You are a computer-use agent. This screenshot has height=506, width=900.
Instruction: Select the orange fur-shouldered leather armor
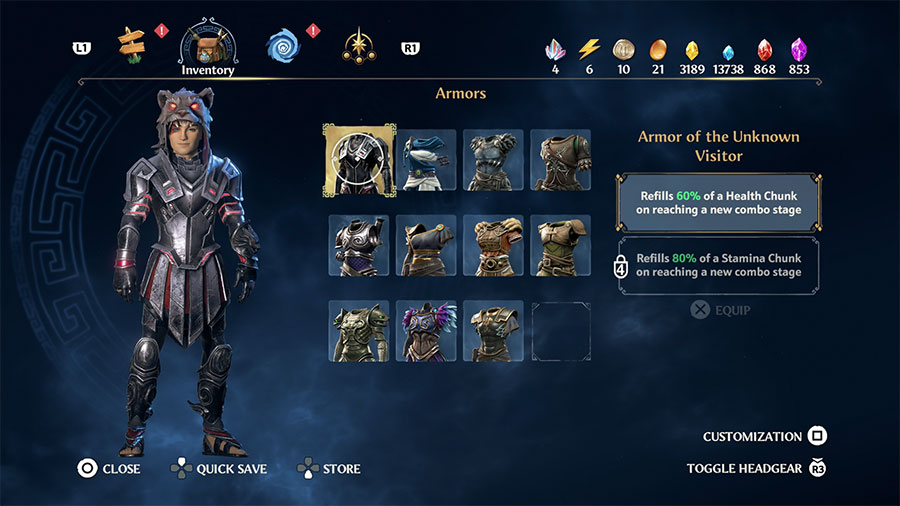[493, 245]
